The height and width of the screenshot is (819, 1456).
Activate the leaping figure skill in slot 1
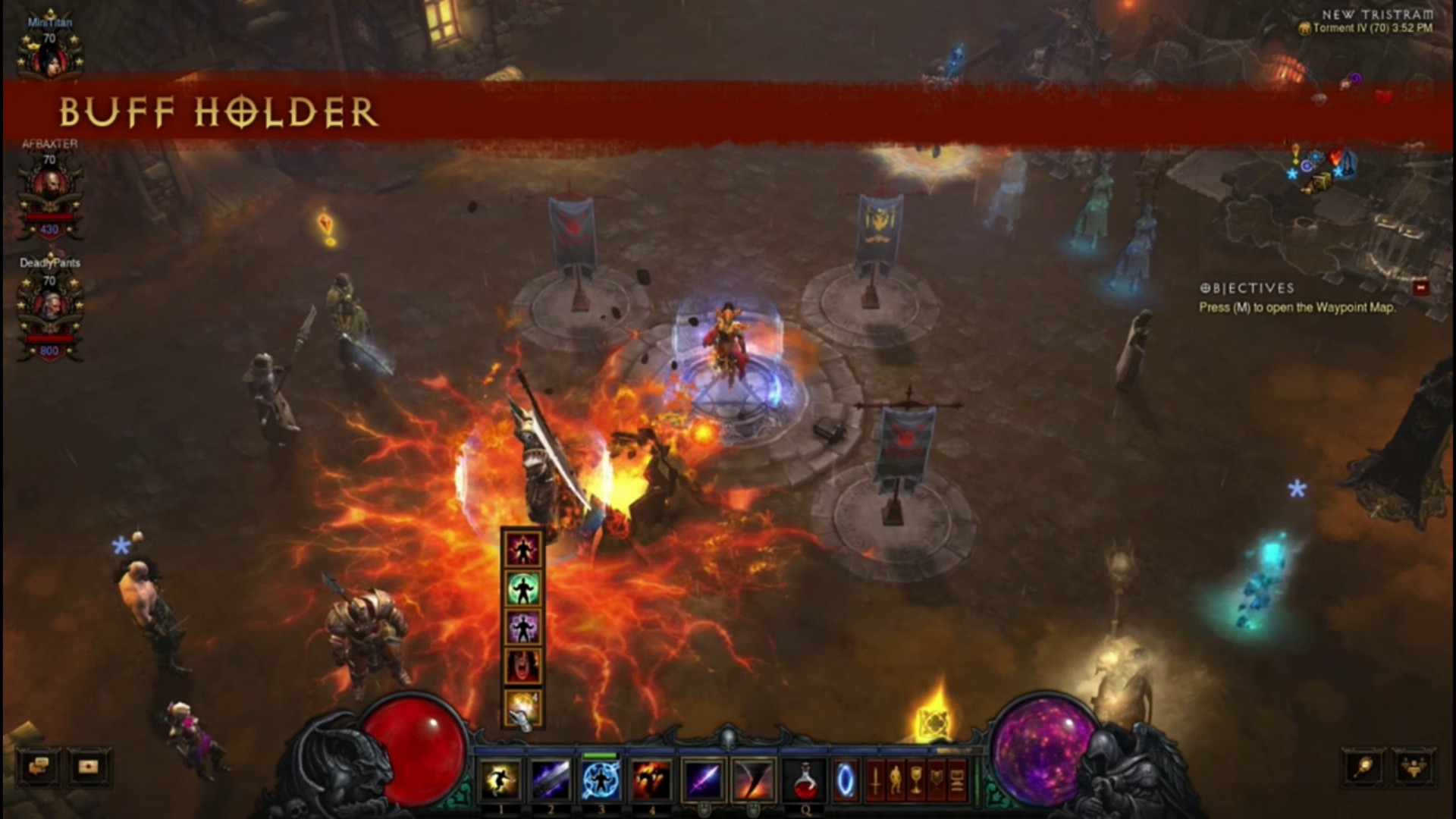click(500, 780)
